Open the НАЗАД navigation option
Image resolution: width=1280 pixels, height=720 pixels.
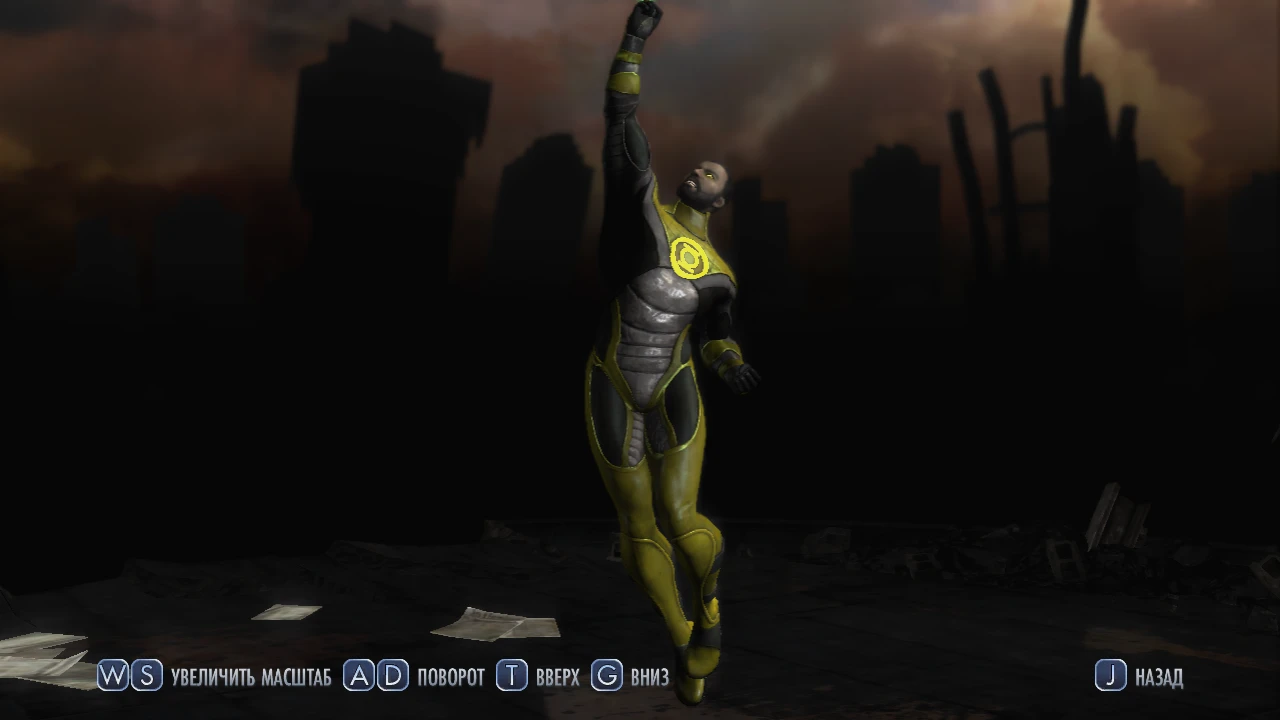[1158, 676]
